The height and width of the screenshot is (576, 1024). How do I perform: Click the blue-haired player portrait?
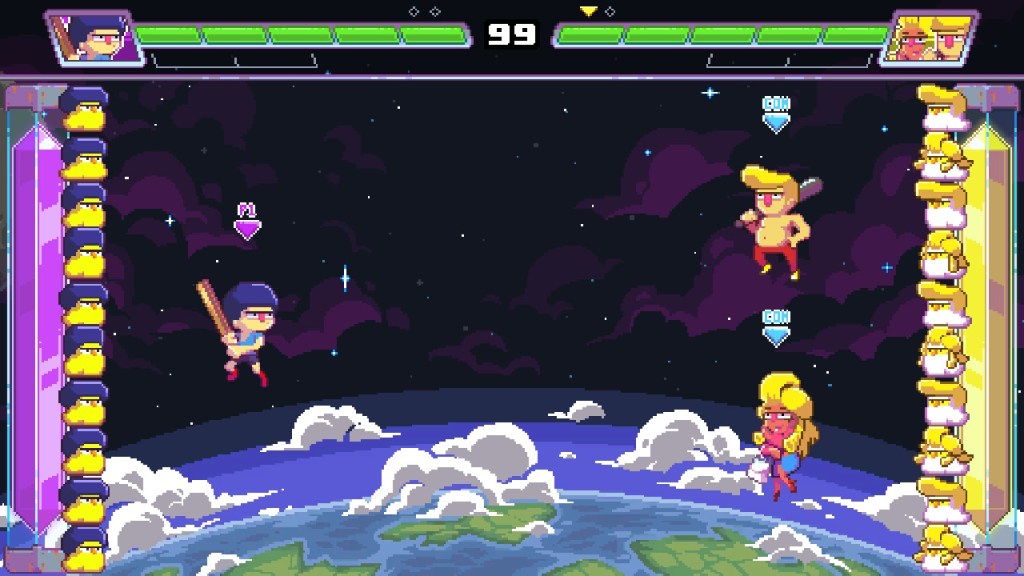click(90, 37)
